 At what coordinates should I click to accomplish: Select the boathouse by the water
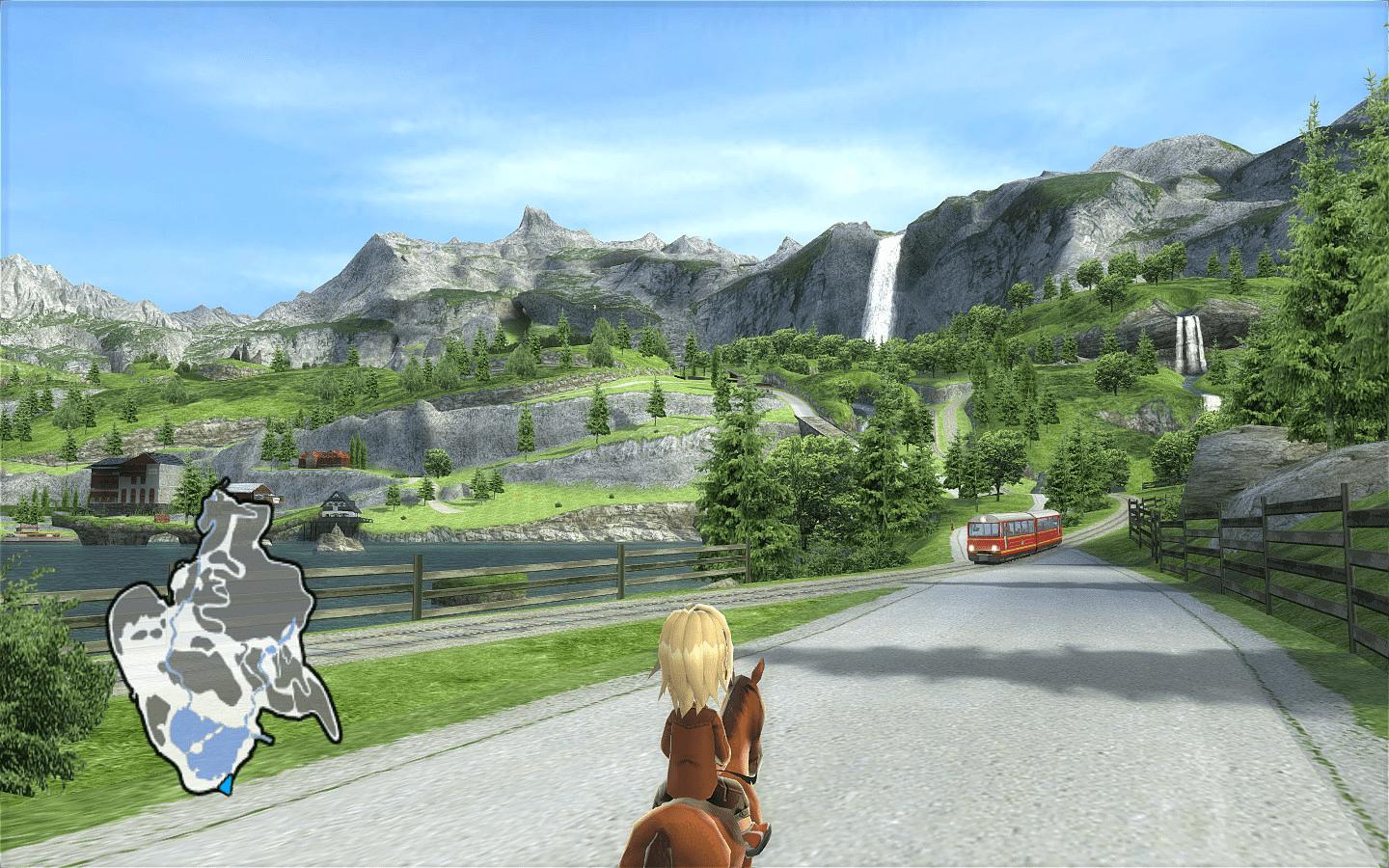click(x=338, y=506)
